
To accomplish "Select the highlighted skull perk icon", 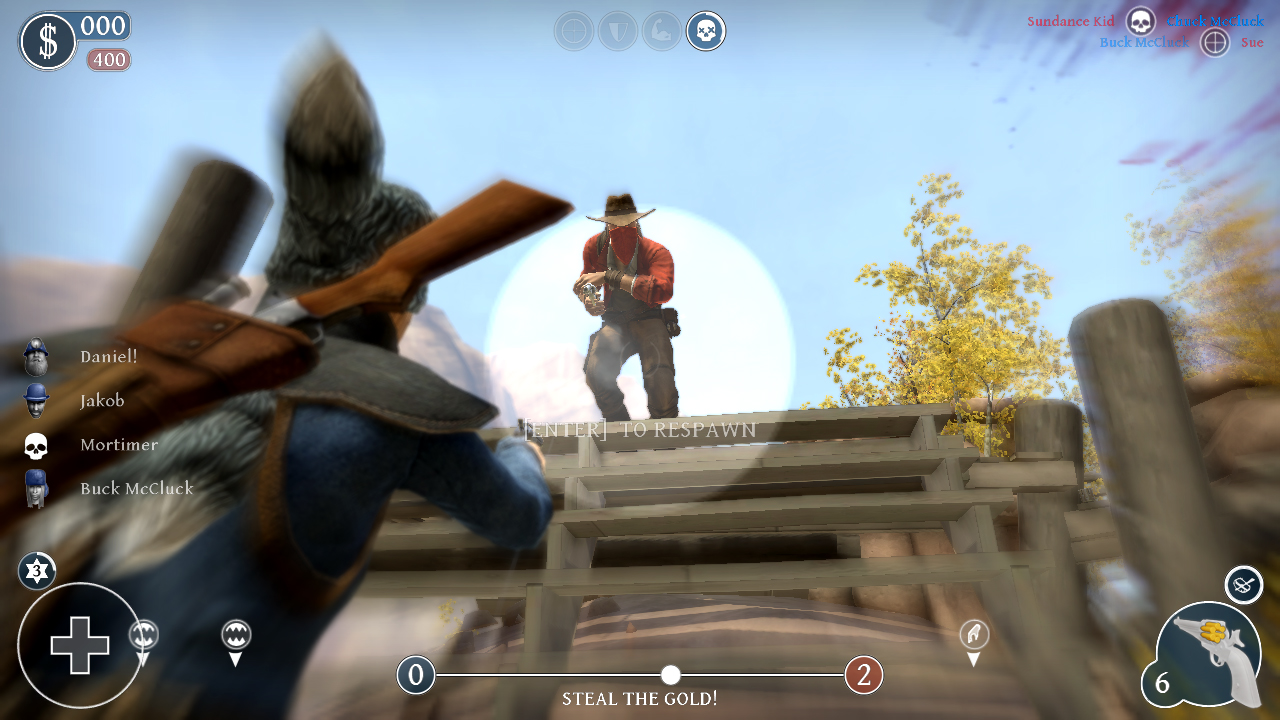I will [x=706, y=31].
